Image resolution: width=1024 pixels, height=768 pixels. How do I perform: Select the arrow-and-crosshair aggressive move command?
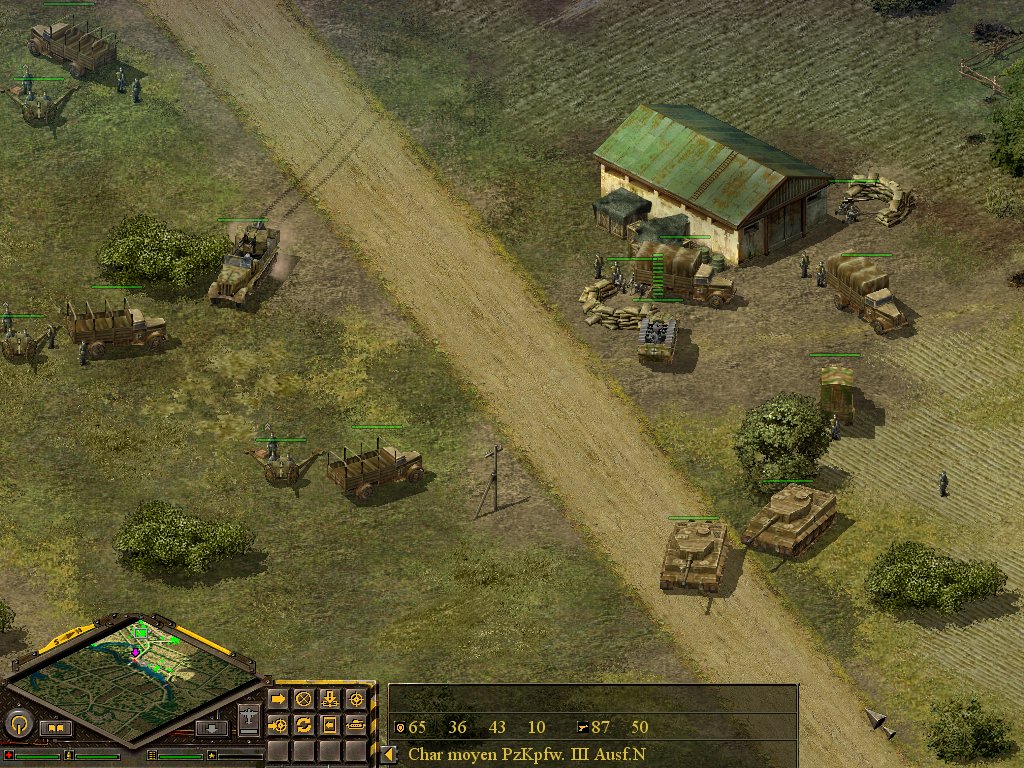coord(278,724)
